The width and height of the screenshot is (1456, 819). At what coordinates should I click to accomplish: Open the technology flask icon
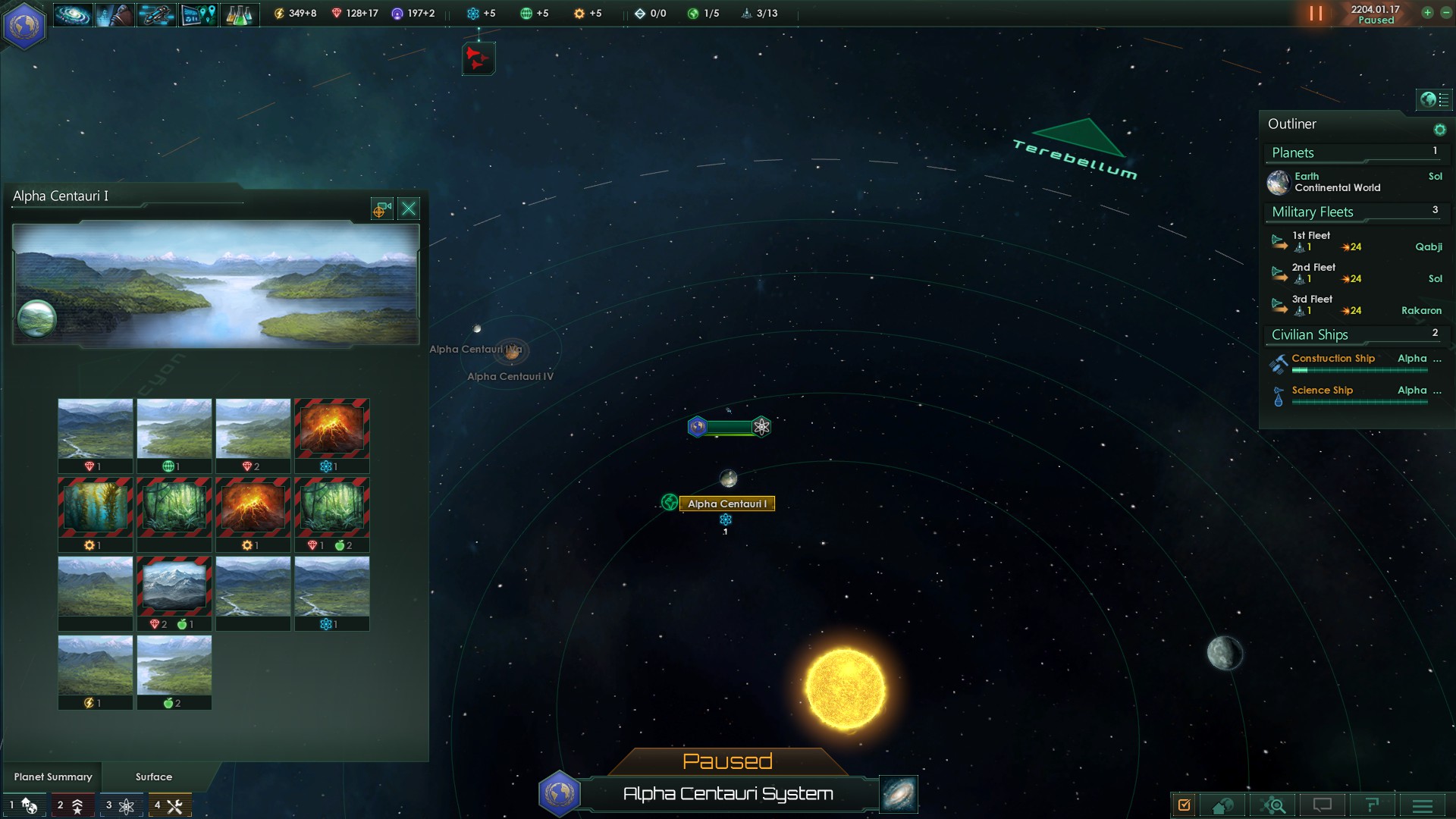[239, 14]
